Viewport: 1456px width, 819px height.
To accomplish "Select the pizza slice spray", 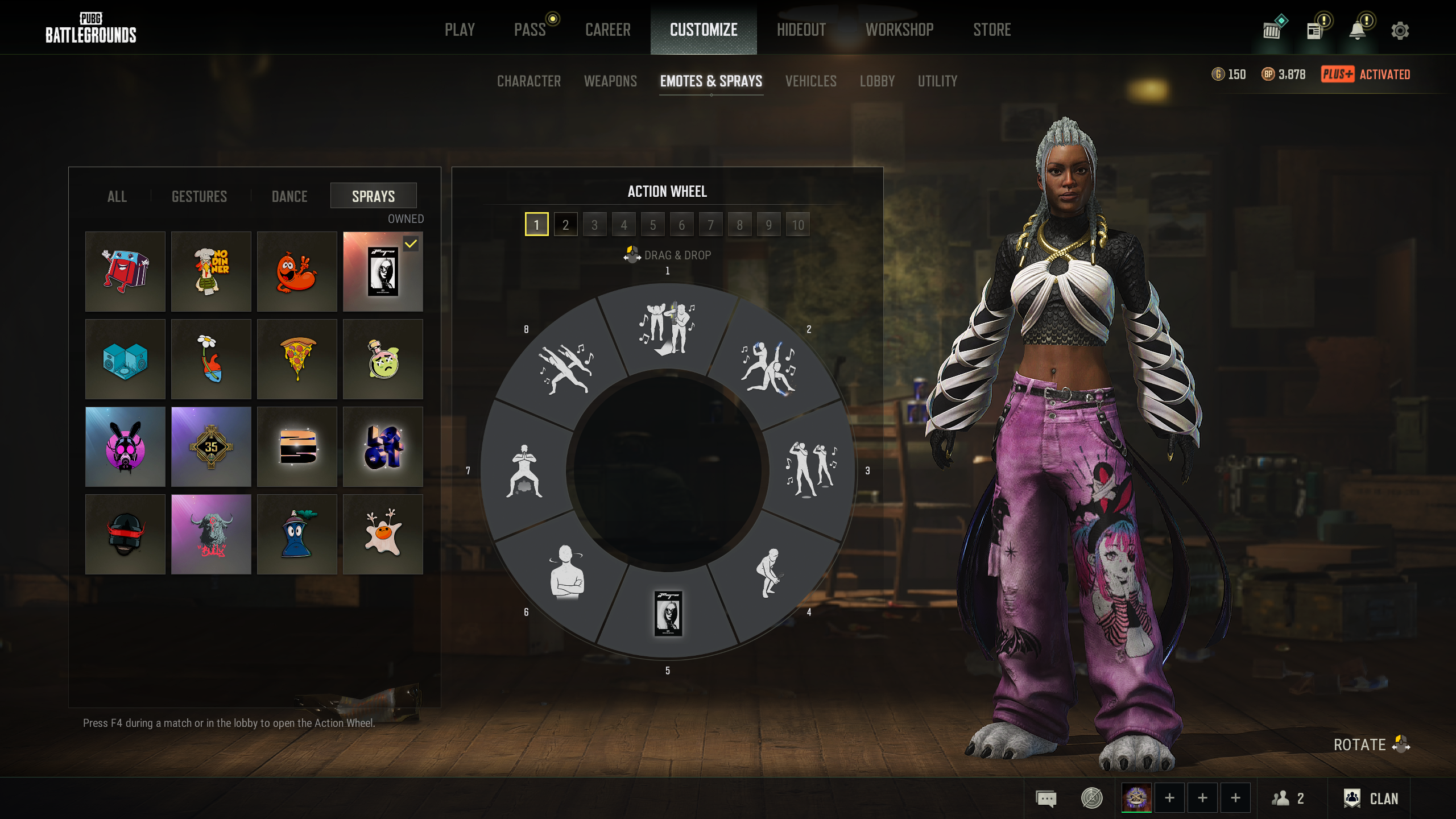I will coord(297,359).
